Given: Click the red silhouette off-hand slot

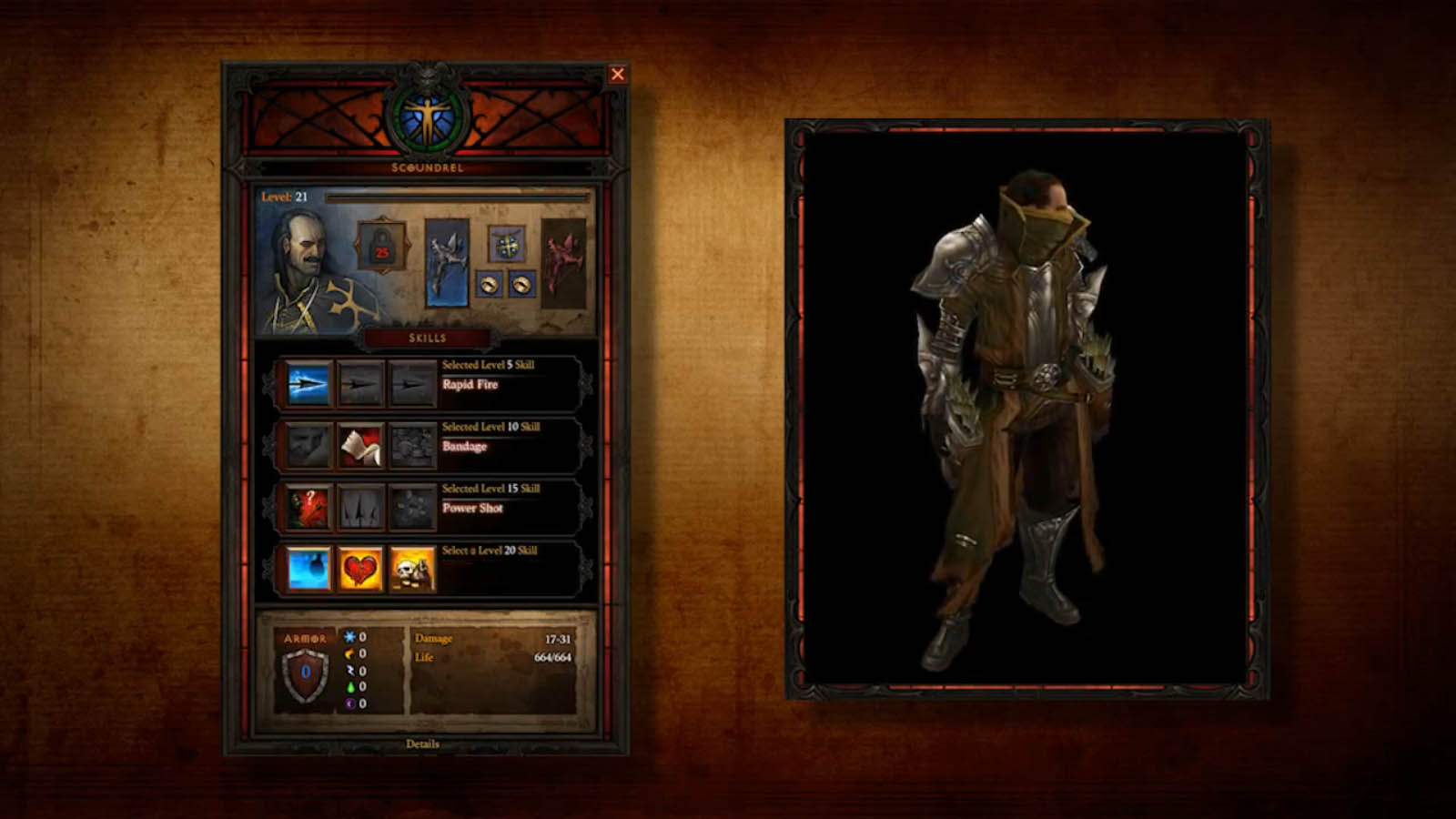Looking at the screenshot, I should [x=563, y=261].
